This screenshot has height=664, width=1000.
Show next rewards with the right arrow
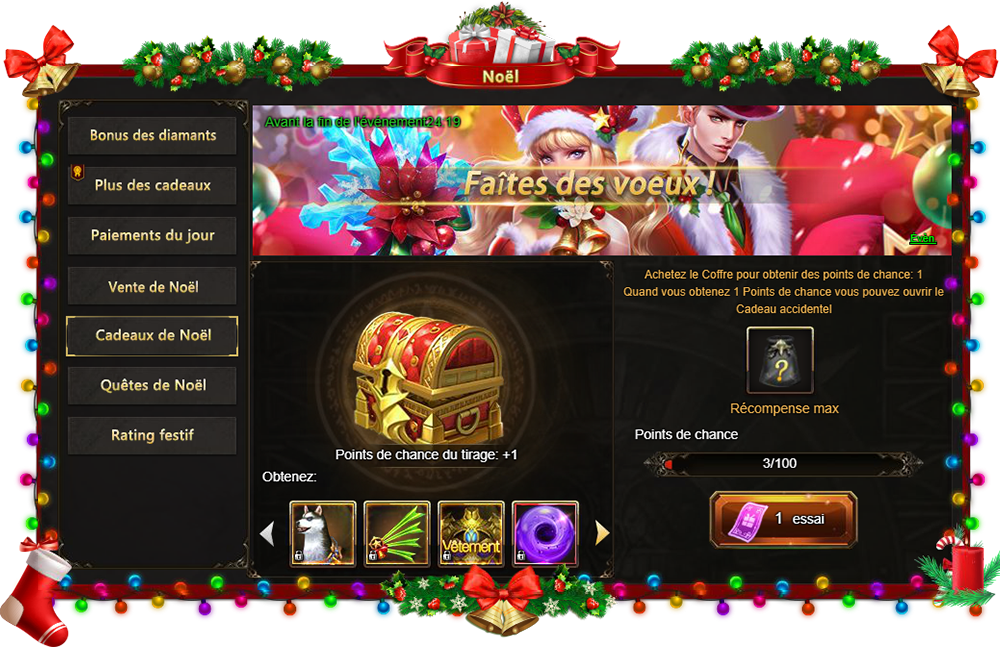(602, 534)
